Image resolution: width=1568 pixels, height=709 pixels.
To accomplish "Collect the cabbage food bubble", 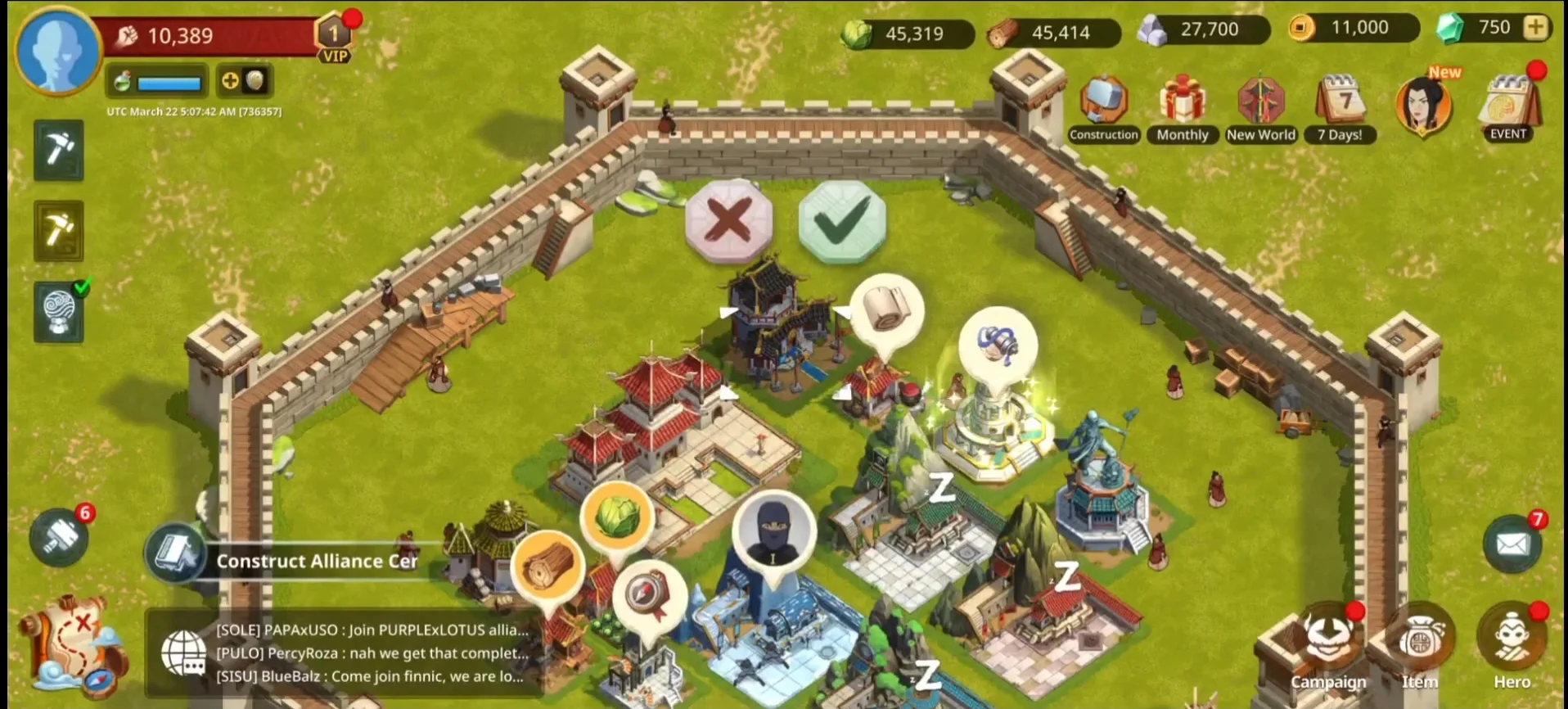I will [x=616, y=516].
